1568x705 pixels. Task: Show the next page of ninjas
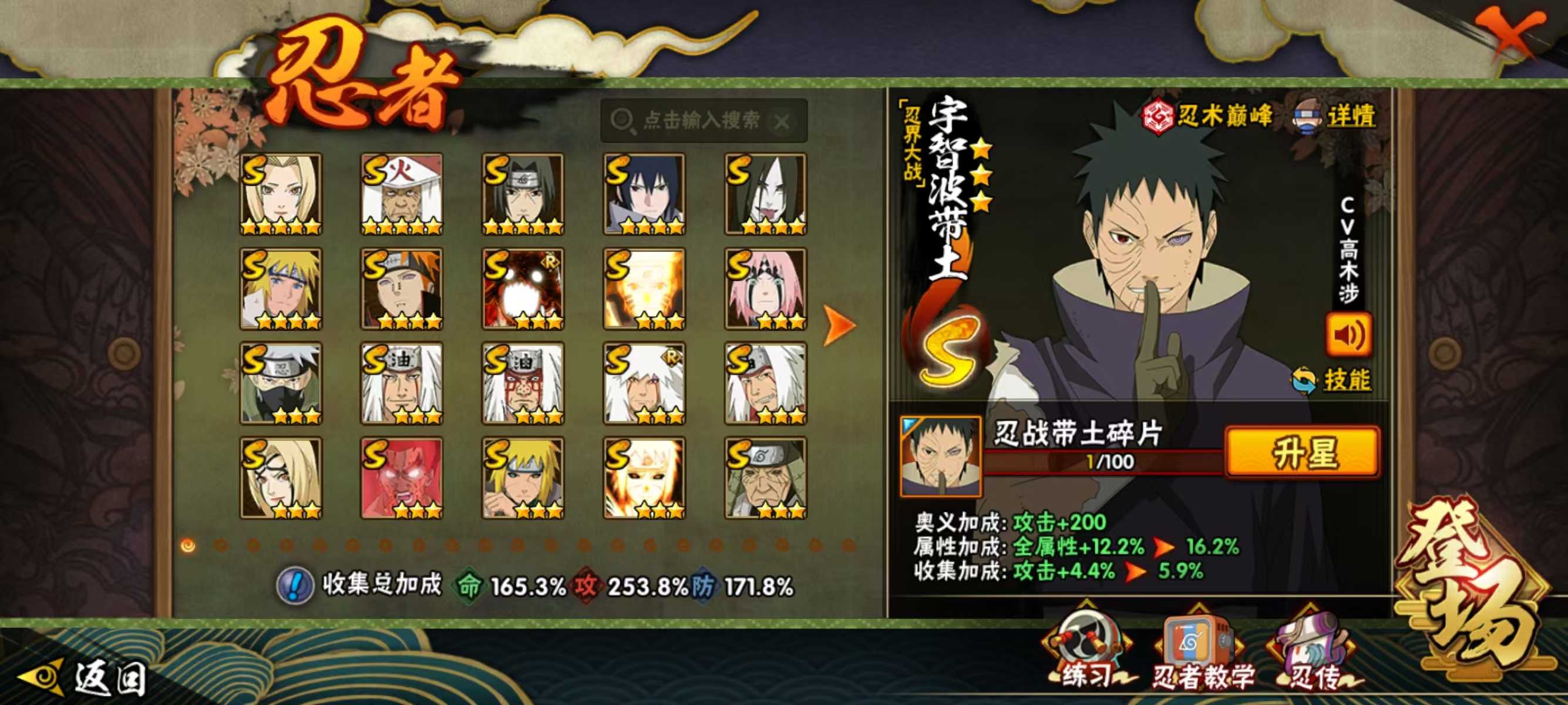(x=839, y=325)
